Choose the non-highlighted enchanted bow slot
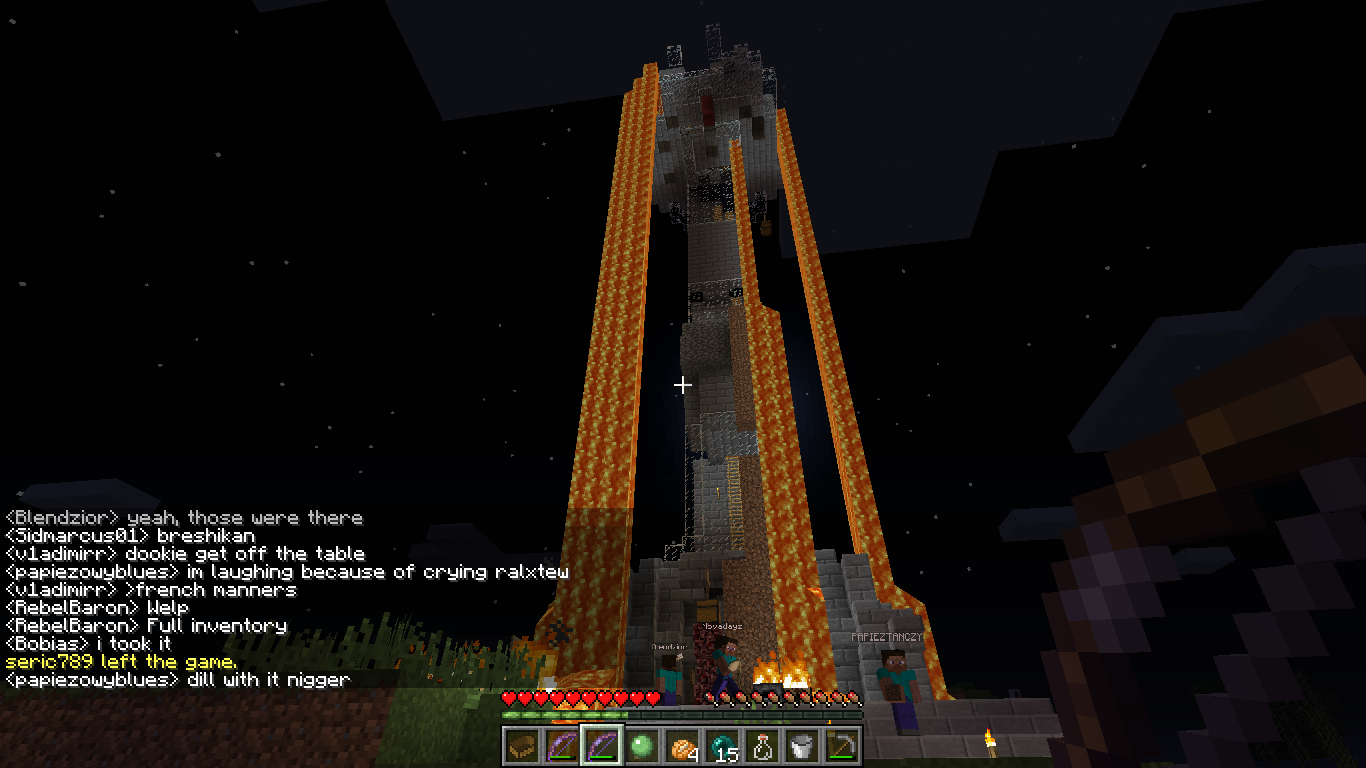Viewport: 1366px width, 768px height. (x=562, y=745)
